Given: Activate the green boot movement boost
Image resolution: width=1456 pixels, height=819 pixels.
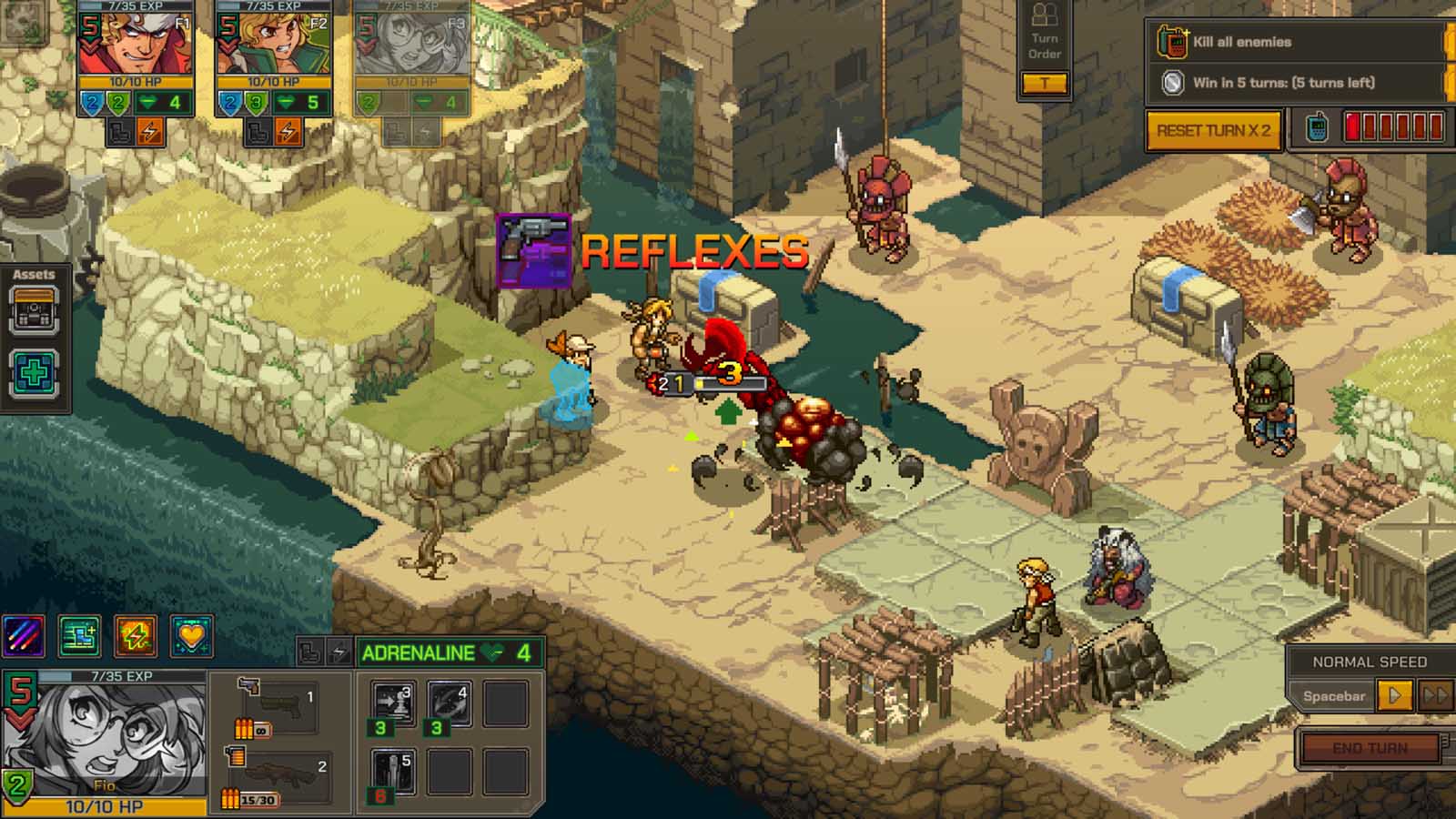Looking at the screenshot, I should [x=79, y=636].
